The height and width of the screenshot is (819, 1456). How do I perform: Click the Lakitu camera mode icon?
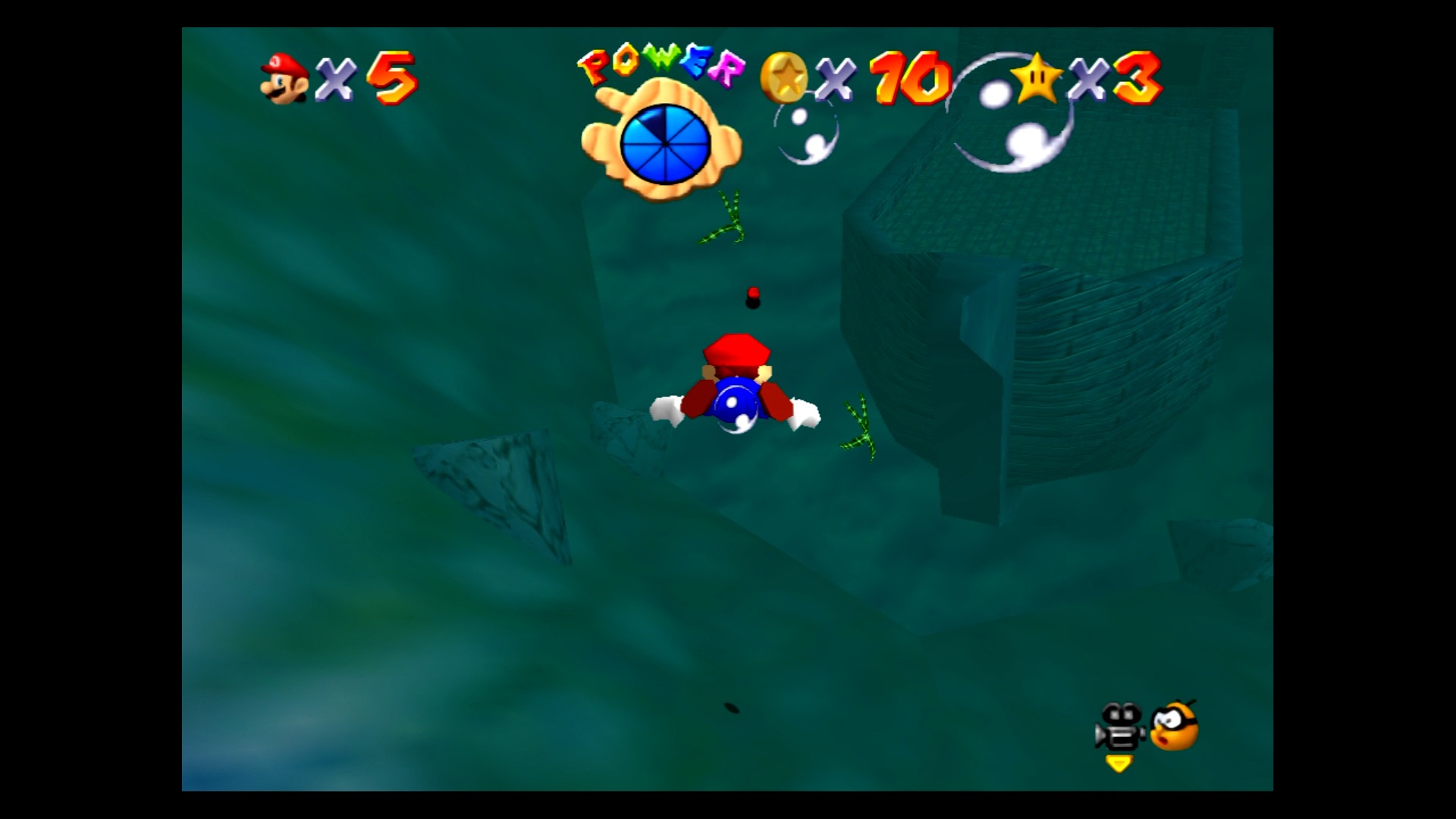tap(1174, 726)
